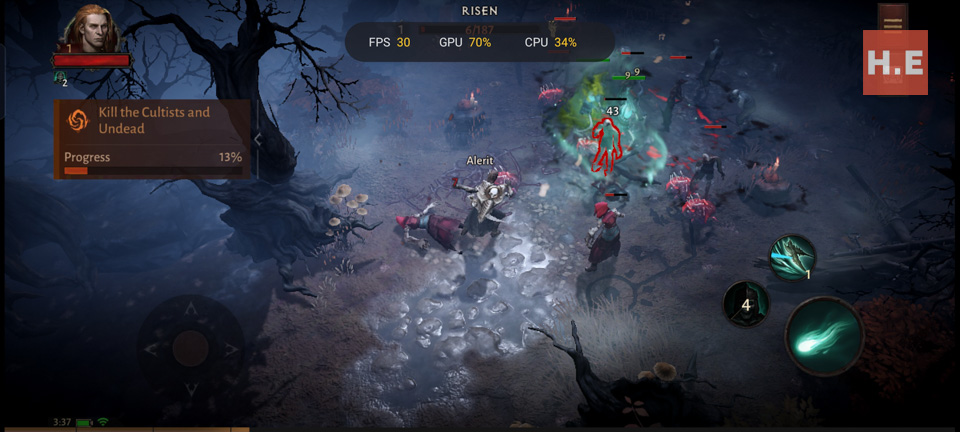Tap the virtual movement joystick
Screen dimensions: 960x432
click(190, 348)
